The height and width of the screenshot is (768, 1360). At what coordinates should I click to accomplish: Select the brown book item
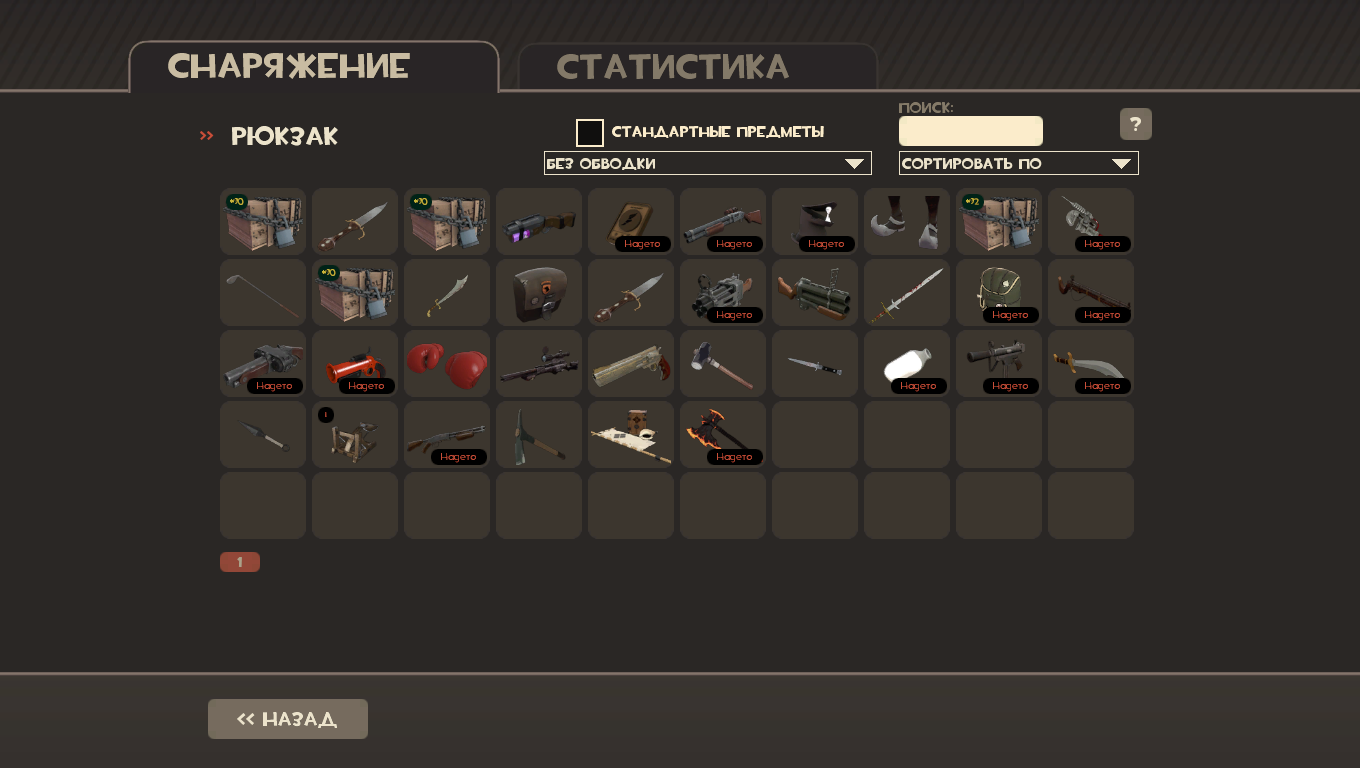coord(631,221)
